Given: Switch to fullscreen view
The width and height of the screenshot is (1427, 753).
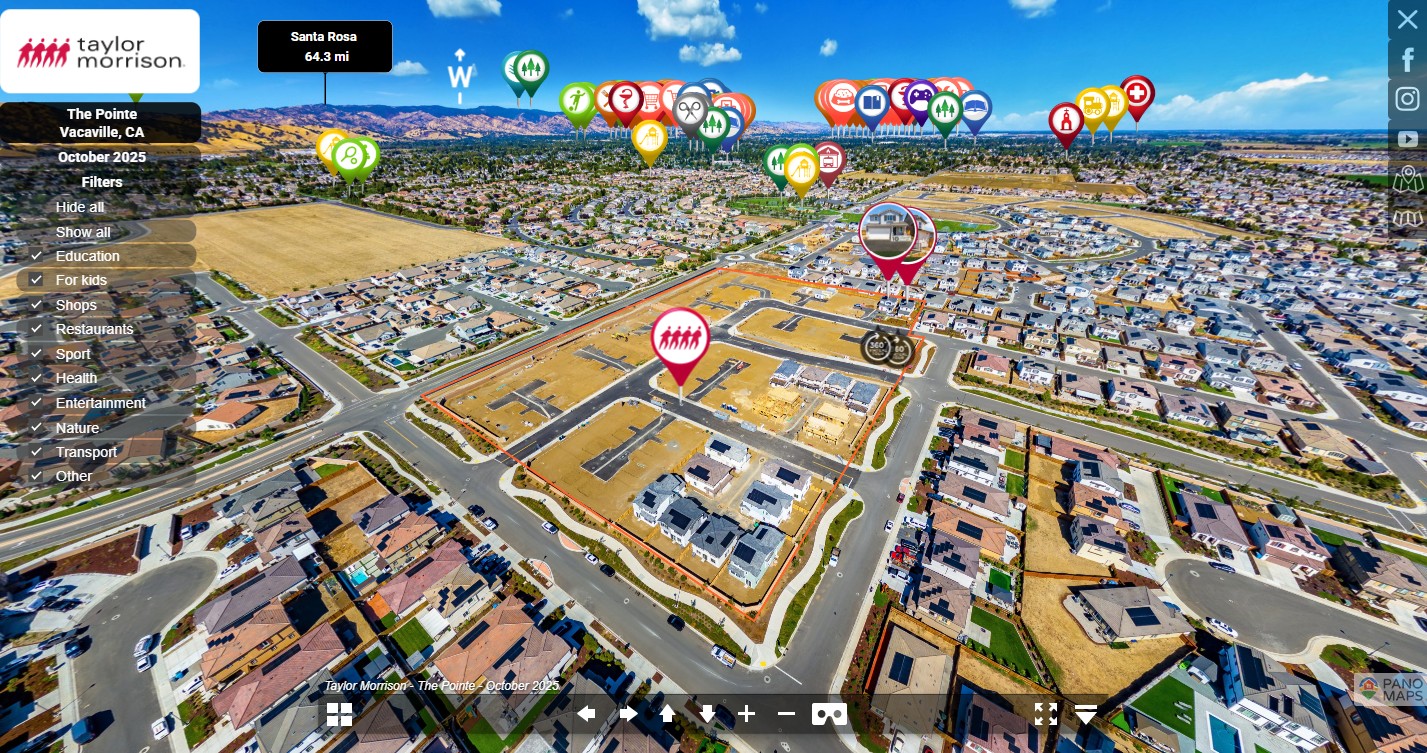Looking at the screenshot, I should pyautogui.click(x=1045, y=714).
